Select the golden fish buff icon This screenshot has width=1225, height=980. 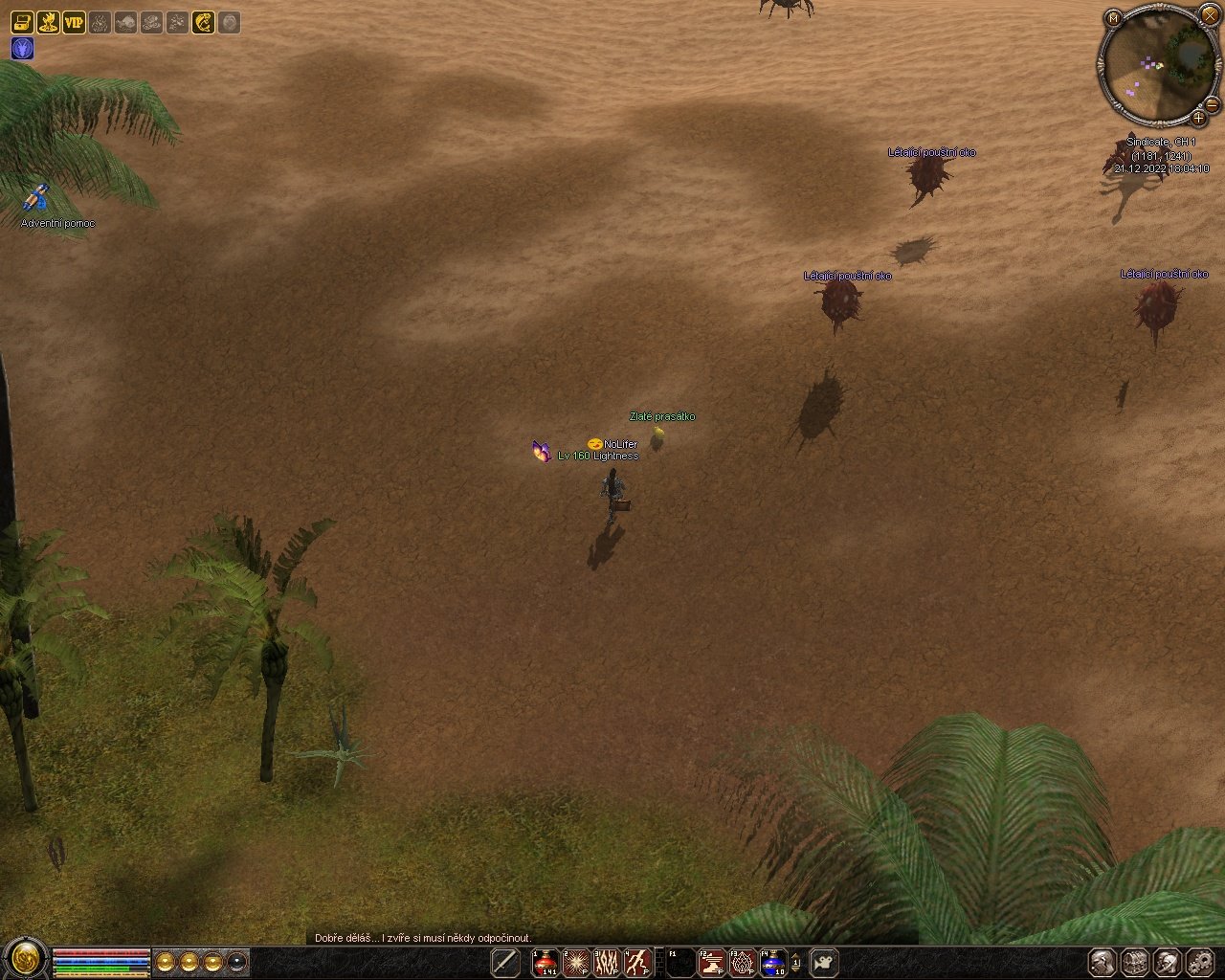(x=203, y=22)
